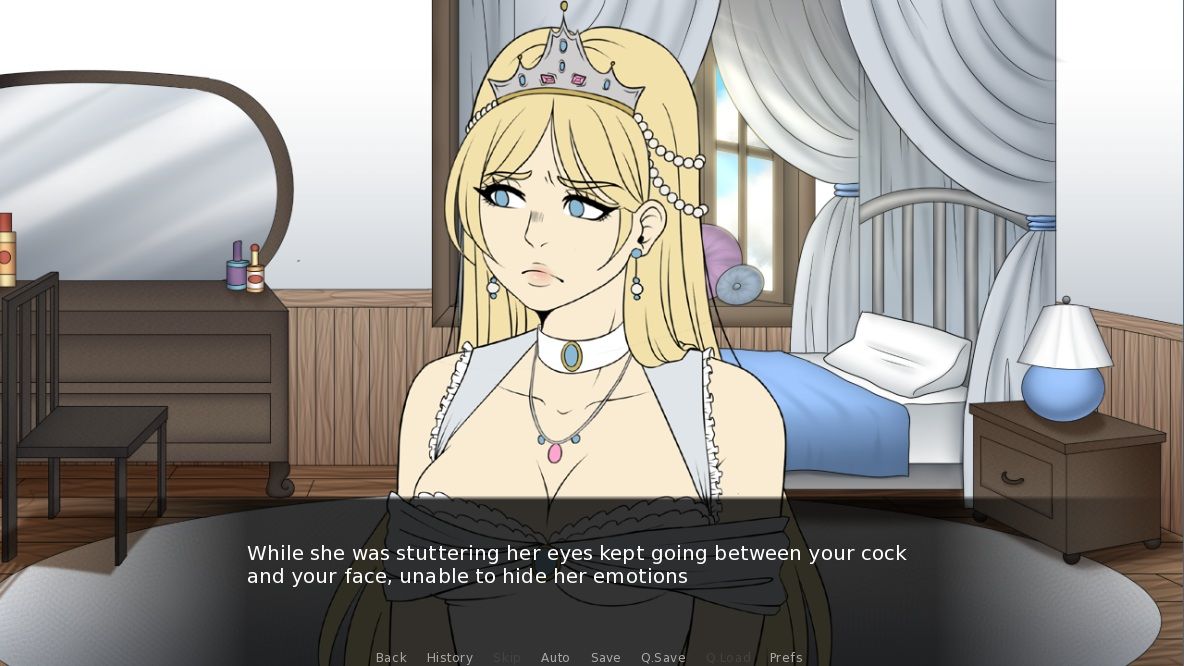Image resolution: width=1184 pixels, height=666 pixels.
Task: Go back with the Back button
Action: 391,657
